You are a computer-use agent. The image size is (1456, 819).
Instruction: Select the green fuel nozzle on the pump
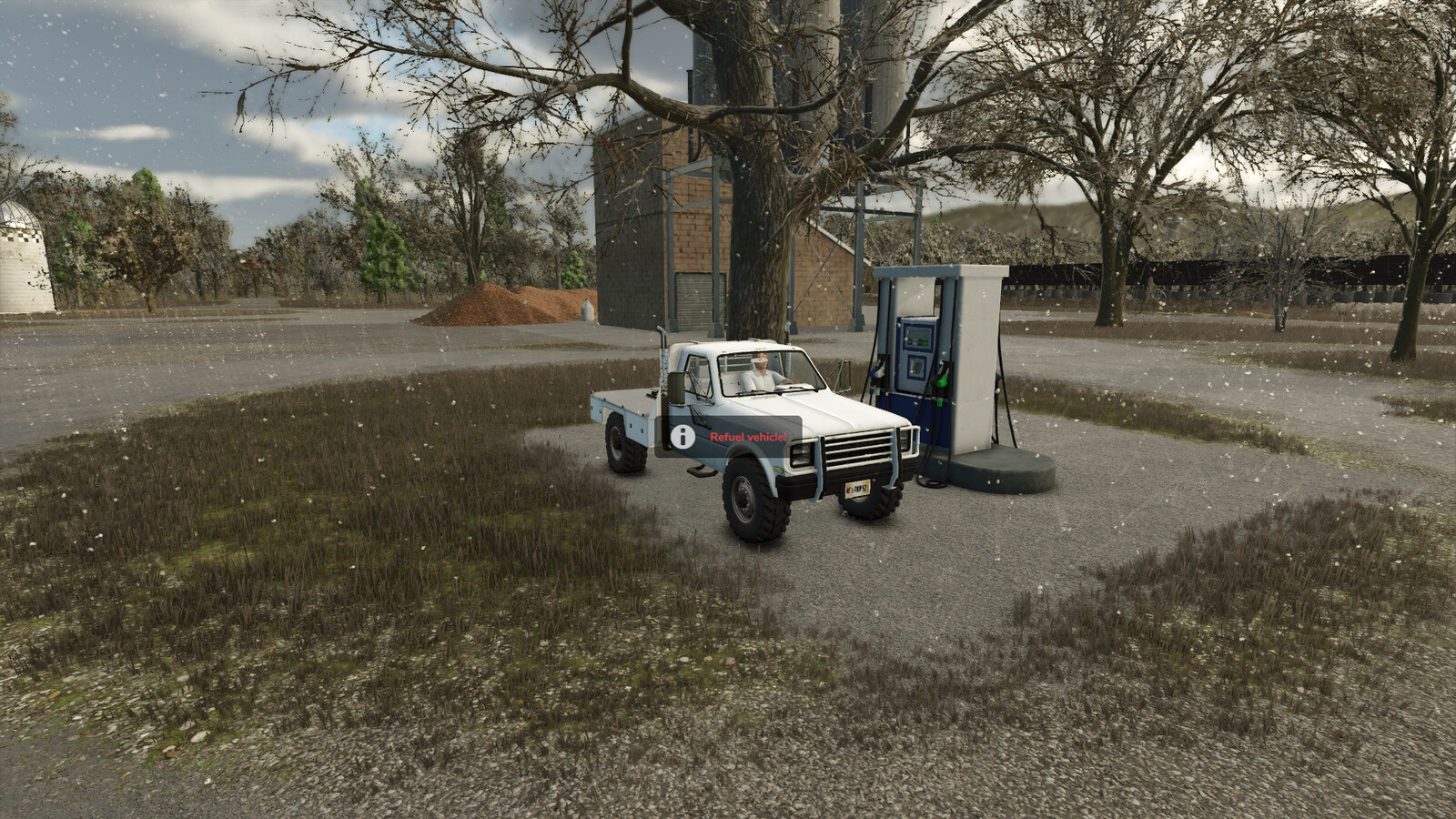click(x=940, y=379)
